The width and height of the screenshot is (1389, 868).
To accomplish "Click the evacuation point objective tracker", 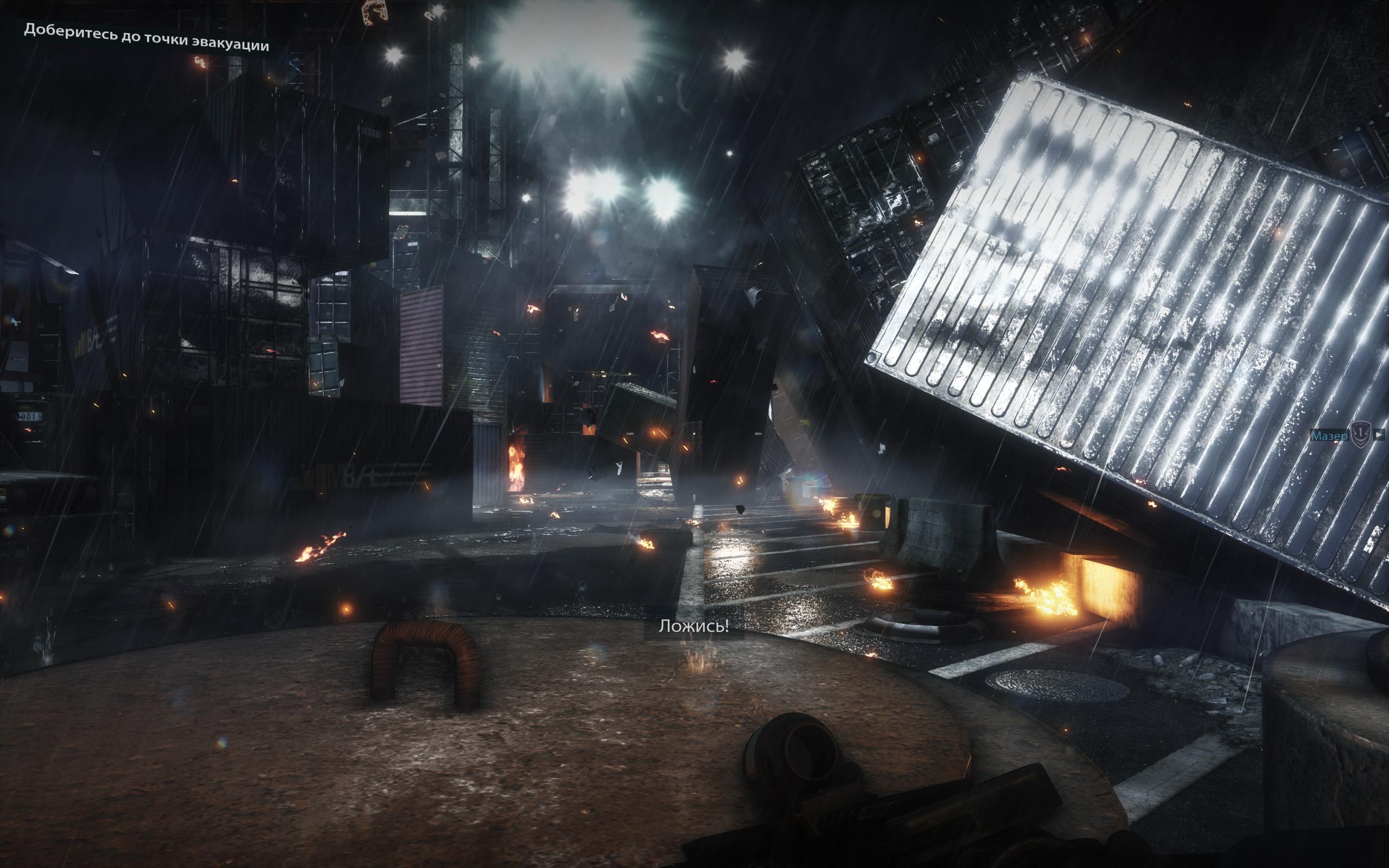I will [x=146, y=38].
